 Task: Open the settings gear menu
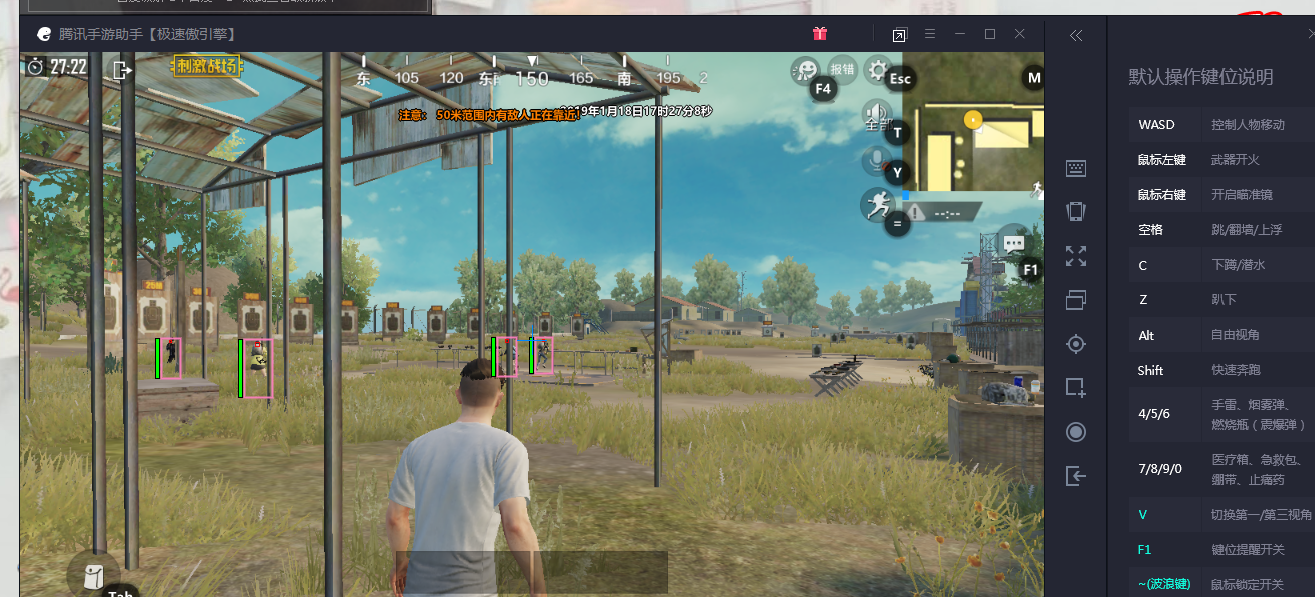[878, 69]
